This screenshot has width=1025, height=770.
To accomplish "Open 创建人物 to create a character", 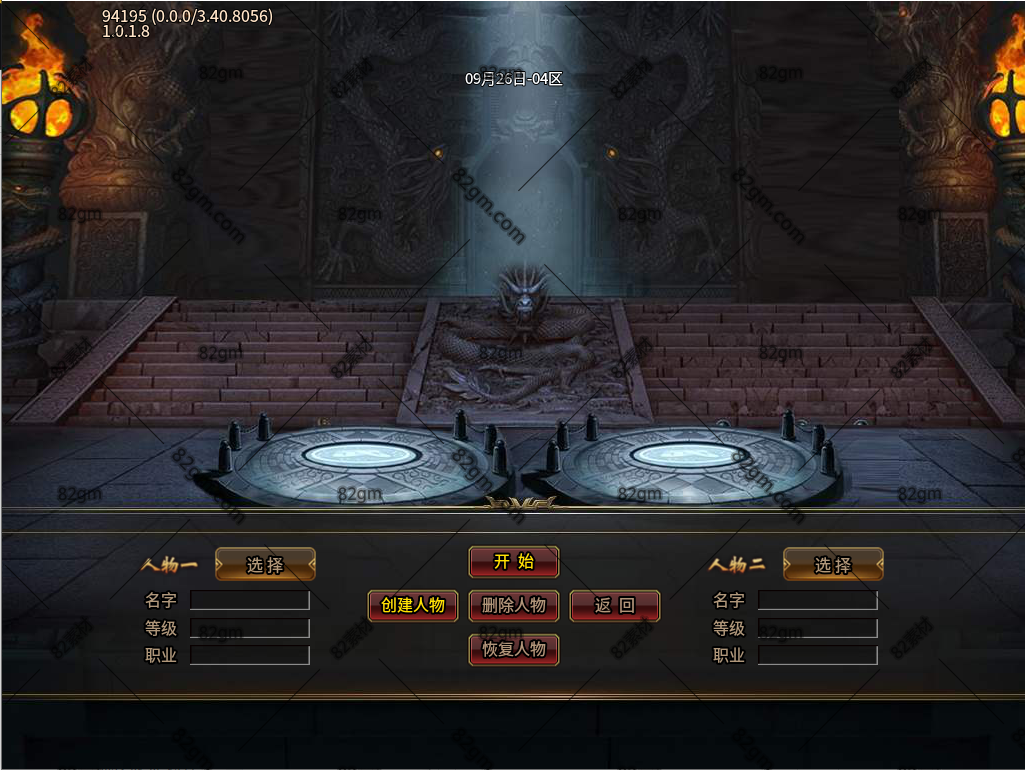I will [x=413, y=605].
